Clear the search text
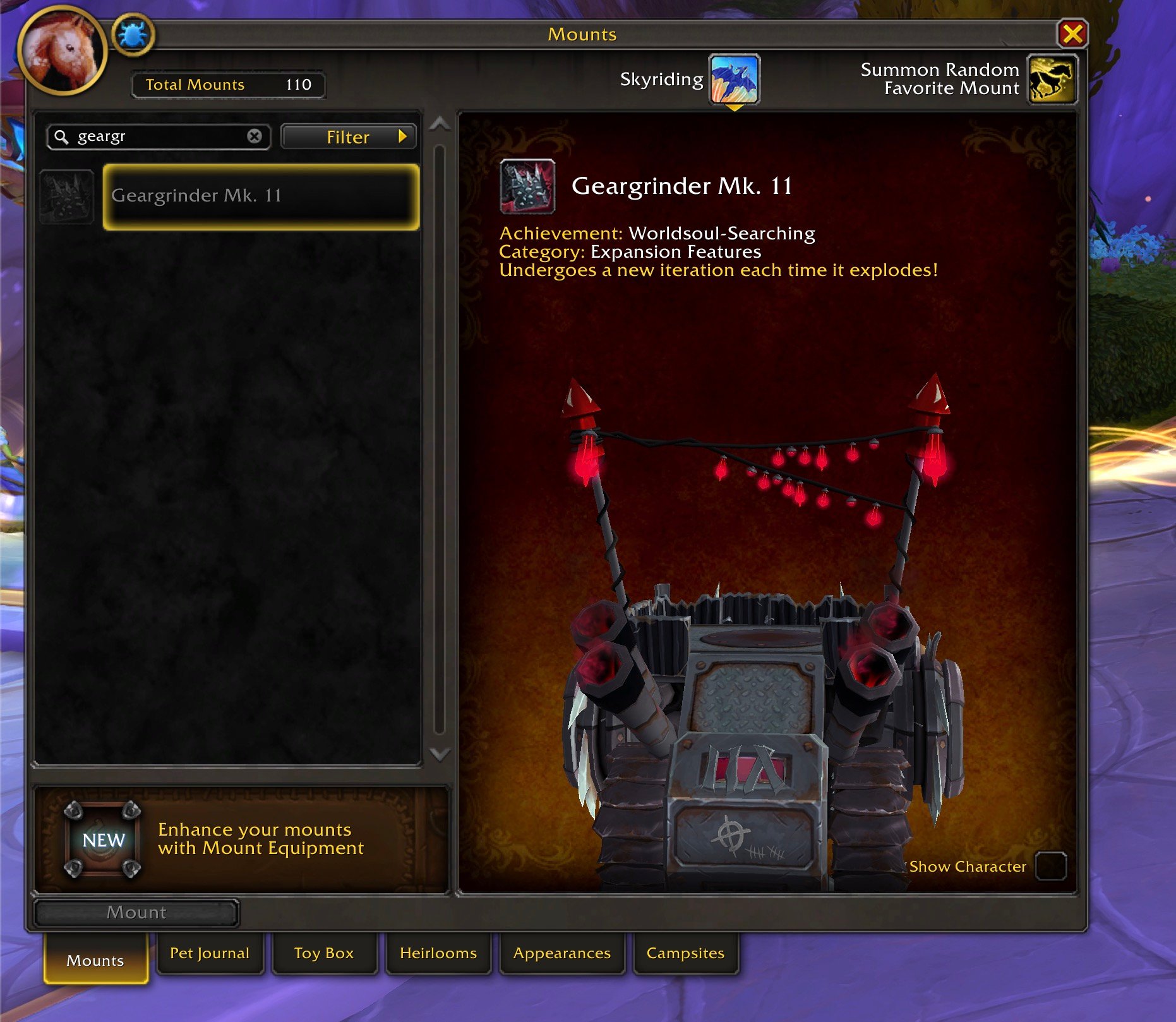 (255, 136)
